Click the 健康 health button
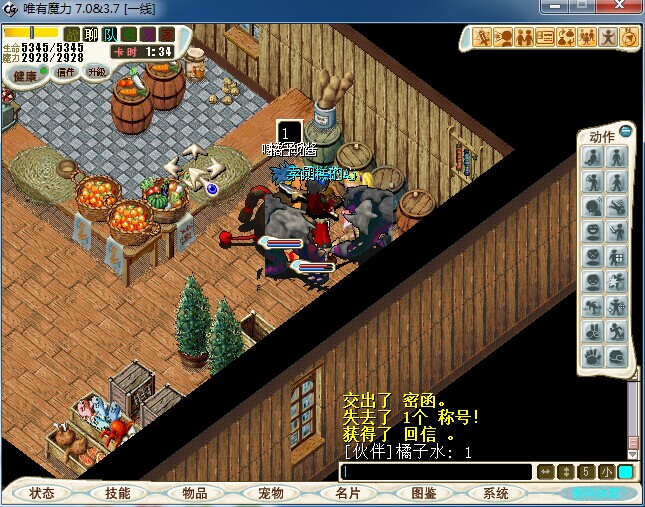The width and height of the screenshot is (645, 507). tap(25, 75)
